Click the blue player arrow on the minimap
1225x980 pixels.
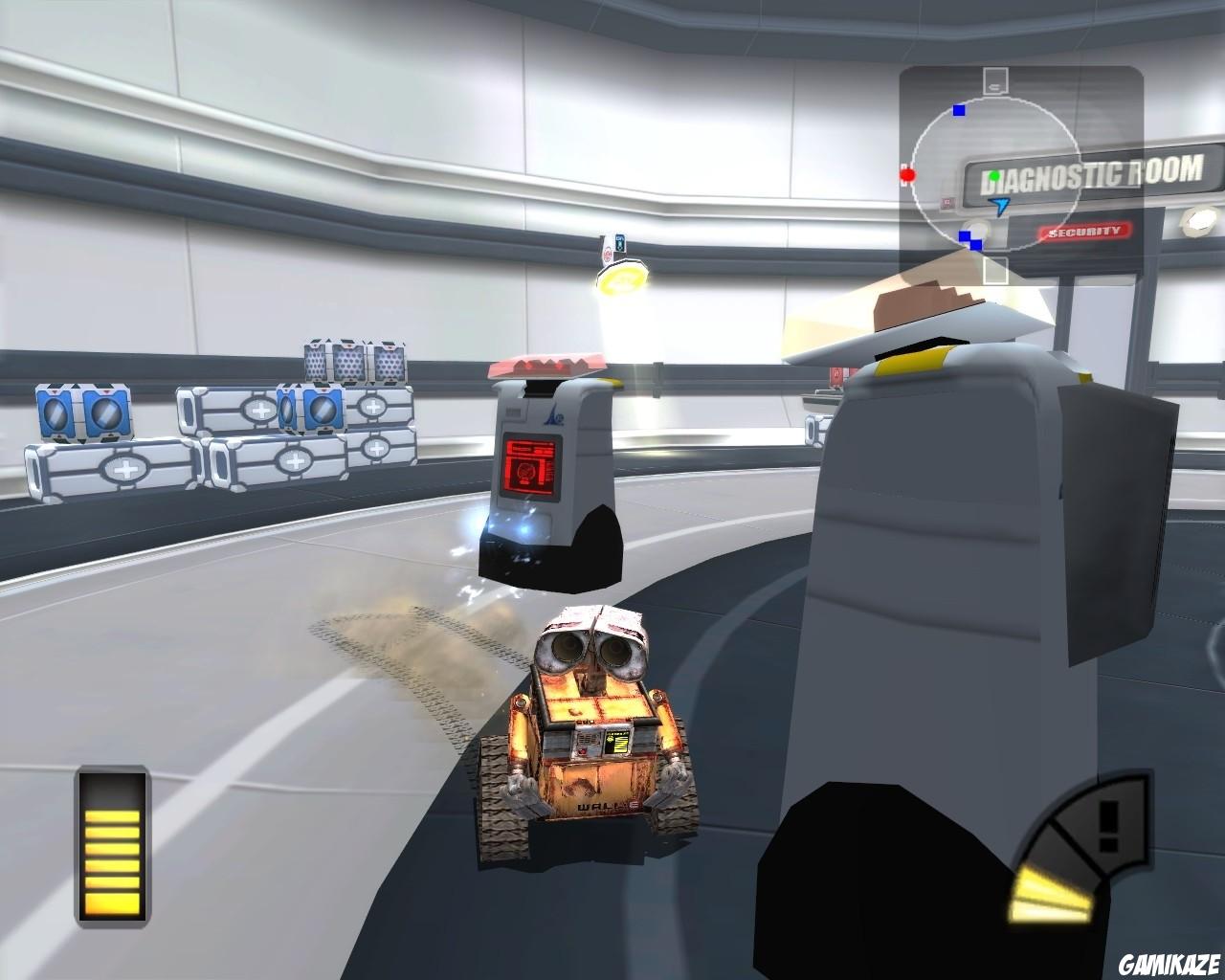coord(997,206)
